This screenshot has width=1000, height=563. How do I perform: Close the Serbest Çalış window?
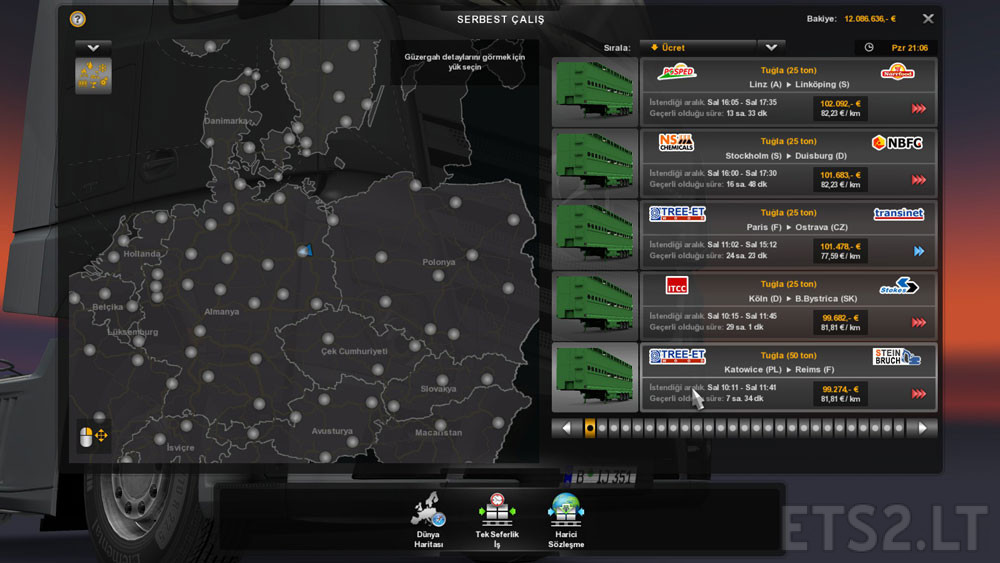928,19
